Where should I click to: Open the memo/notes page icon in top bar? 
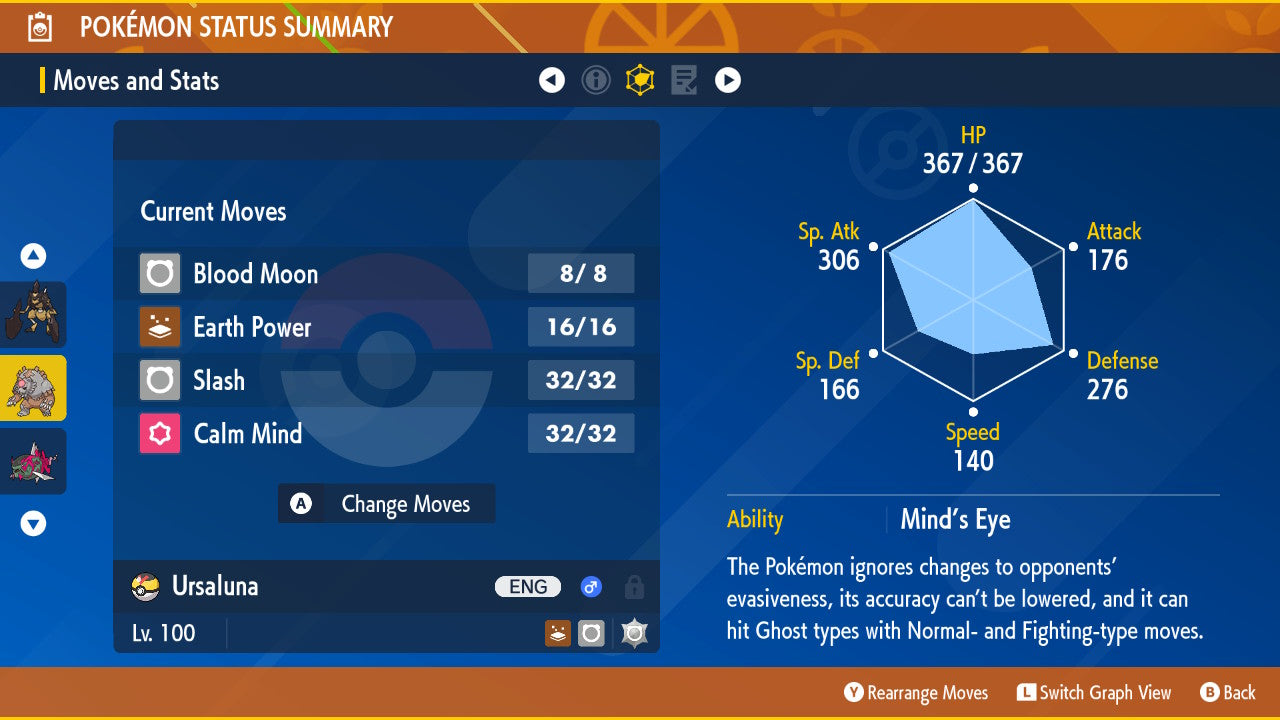click(683, 80)
